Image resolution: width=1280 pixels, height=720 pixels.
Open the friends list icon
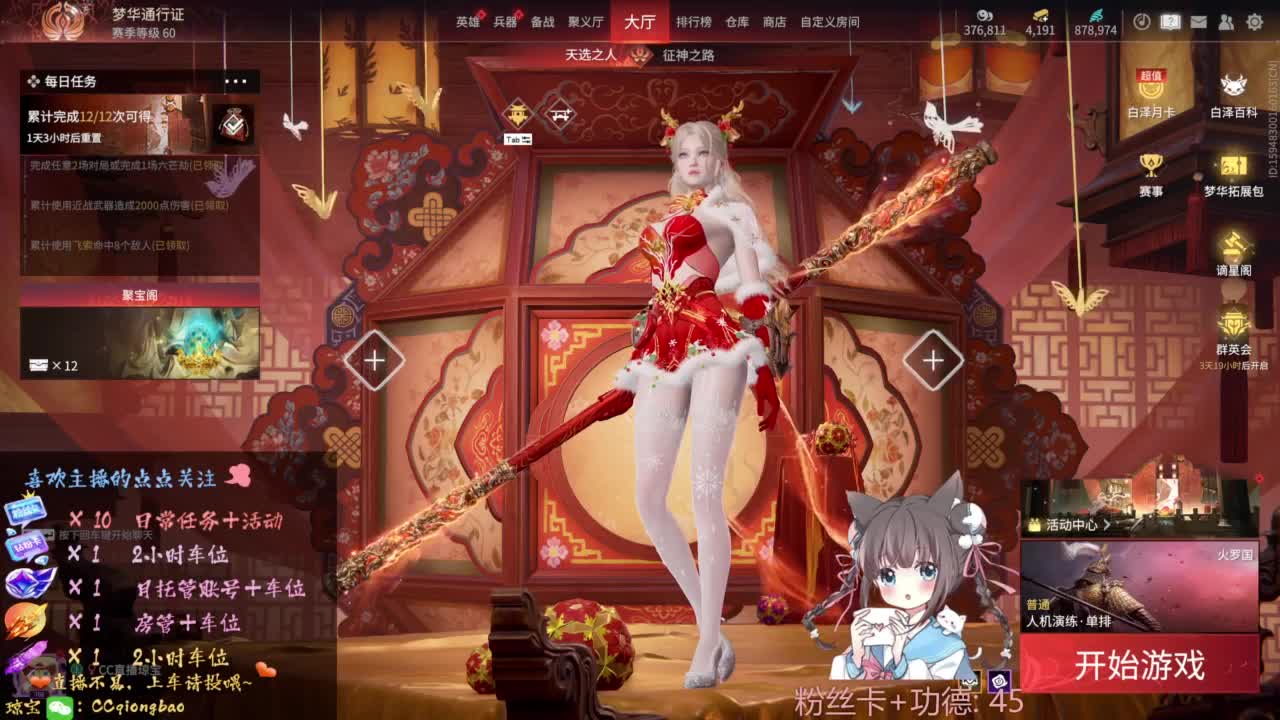(1227, 21)
